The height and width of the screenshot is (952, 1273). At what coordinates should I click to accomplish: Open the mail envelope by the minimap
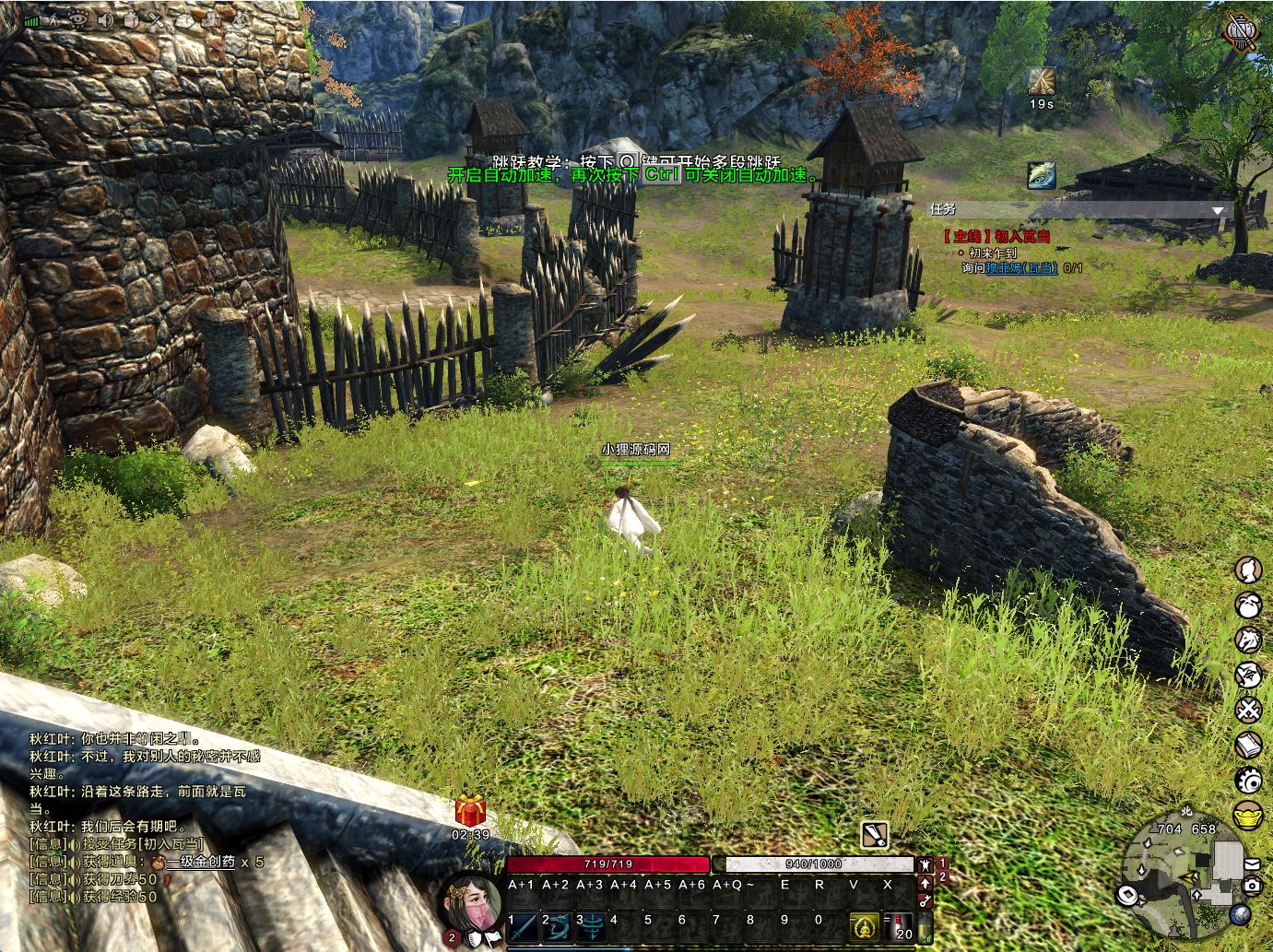[1251, 864]
